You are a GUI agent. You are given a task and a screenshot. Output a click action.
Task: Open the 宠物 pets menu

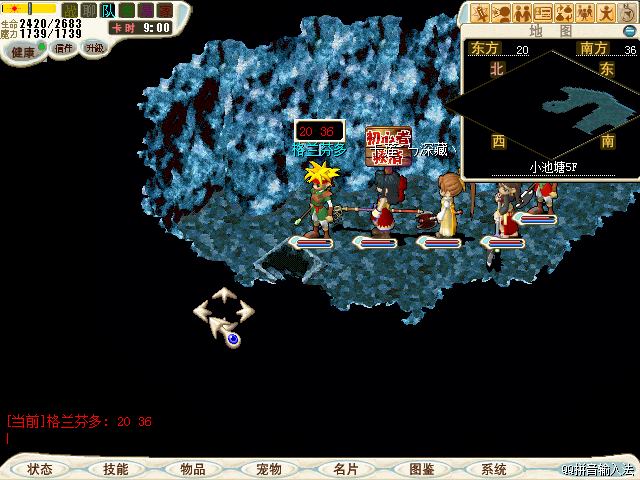tap(268, 469)
